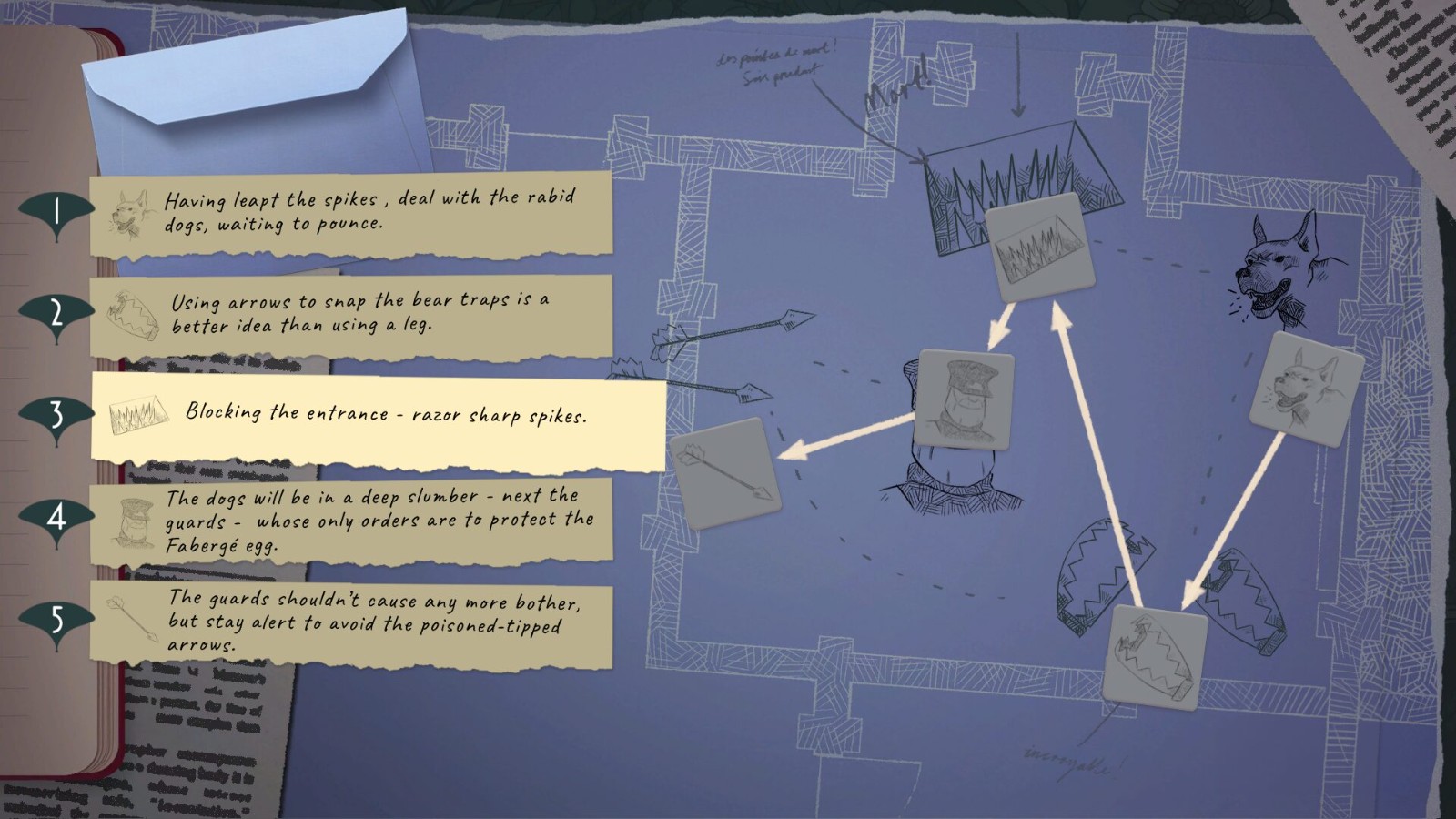The height and width of the screenshot is (819, 1456).
Task: Select the rabid dogs clue strip
Action: click(x=351, y=213)
